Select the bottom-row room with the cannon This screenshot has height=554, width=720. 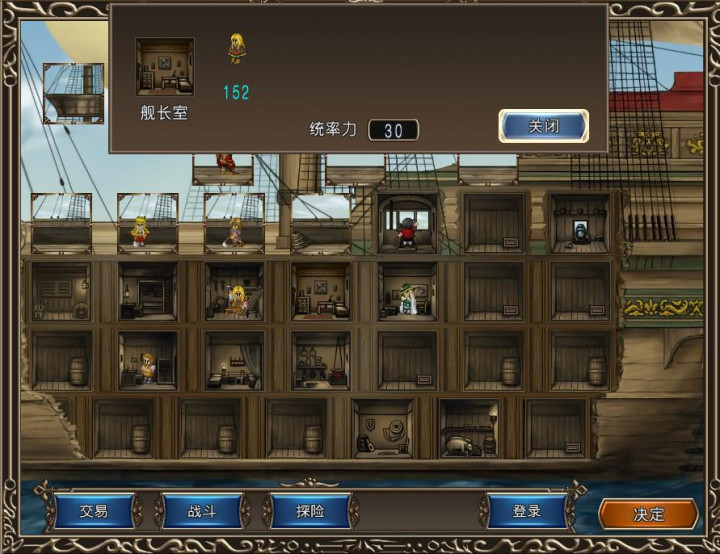(383, 428)
